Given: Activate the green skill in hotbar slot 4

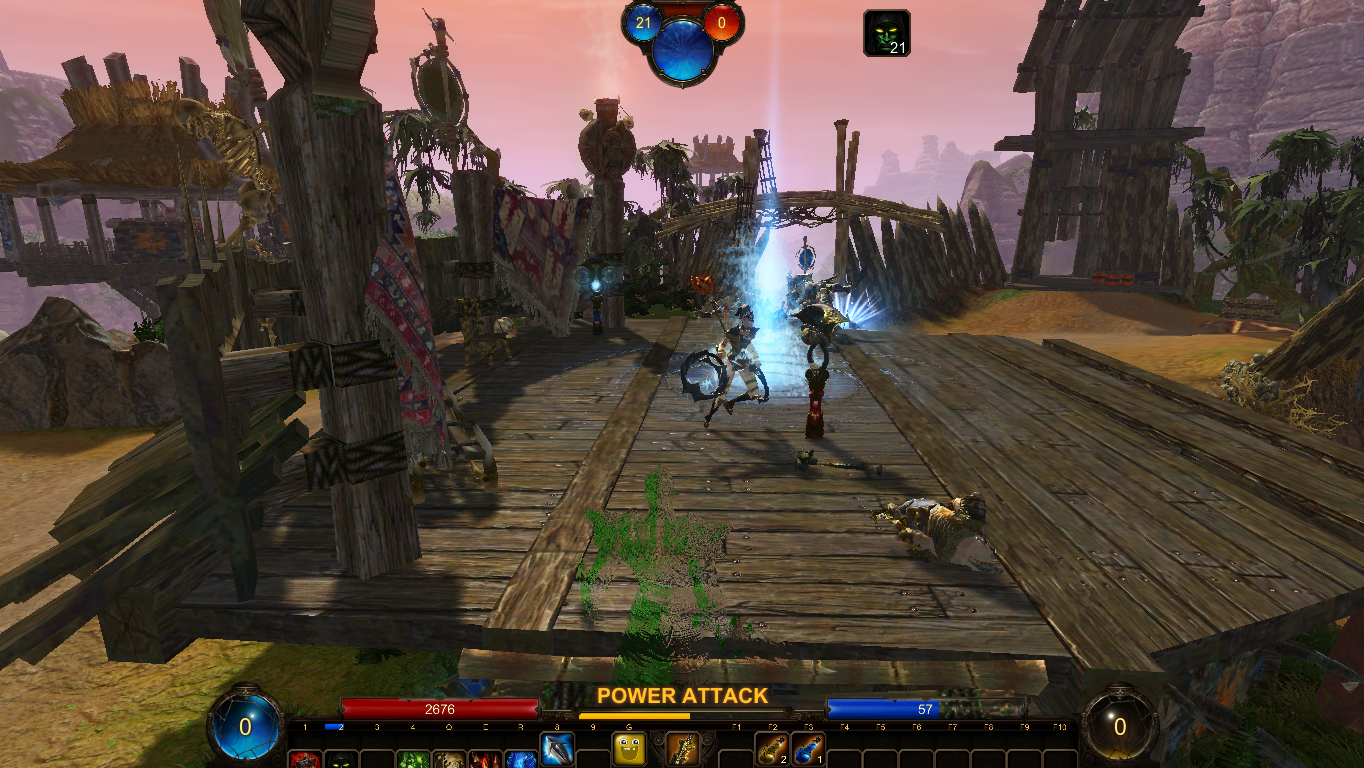Looking at the screenshot, I should (413, 760).
